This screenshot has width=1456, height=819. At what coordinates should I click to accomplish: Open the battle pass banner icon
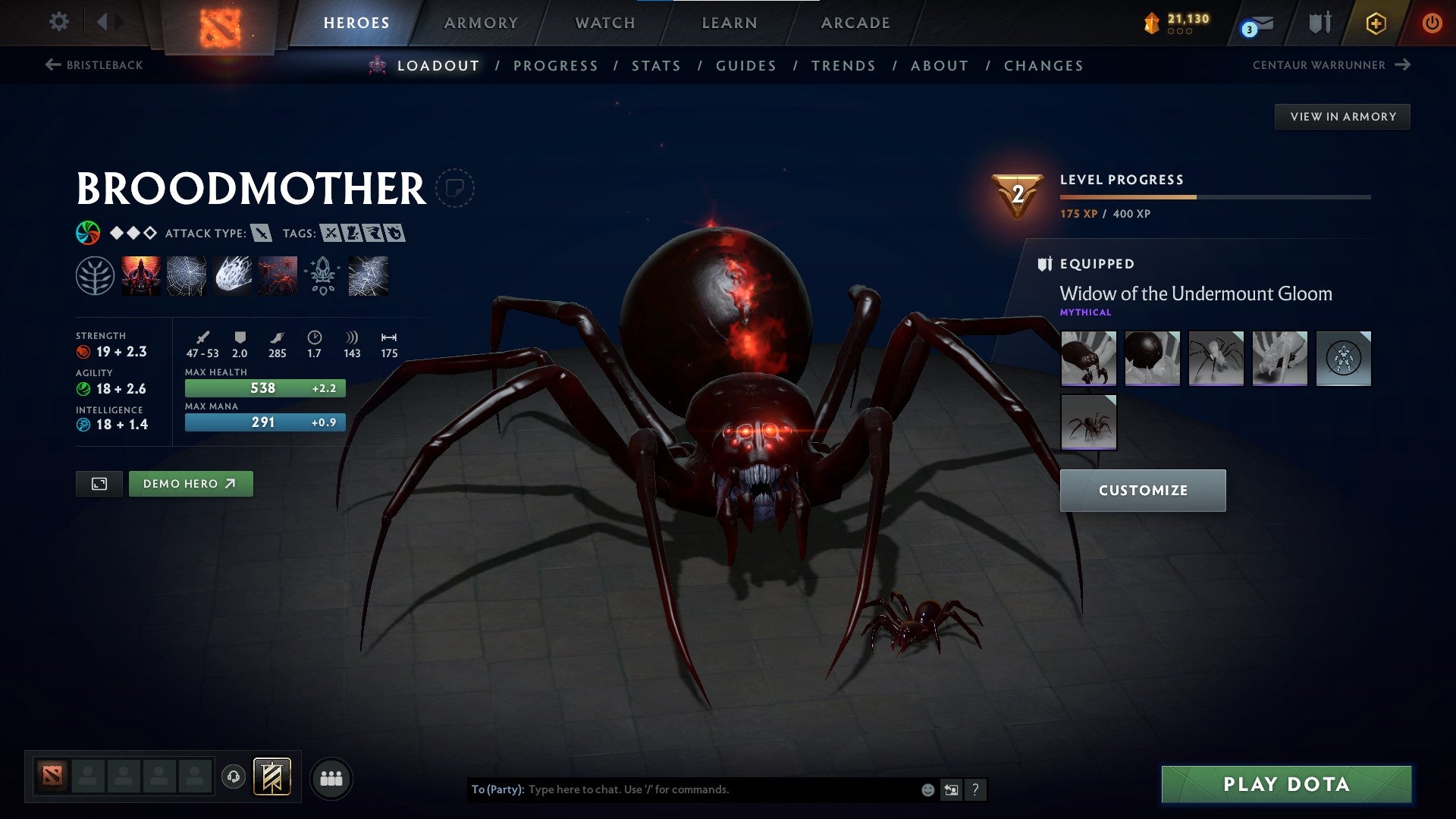point(273,777)
